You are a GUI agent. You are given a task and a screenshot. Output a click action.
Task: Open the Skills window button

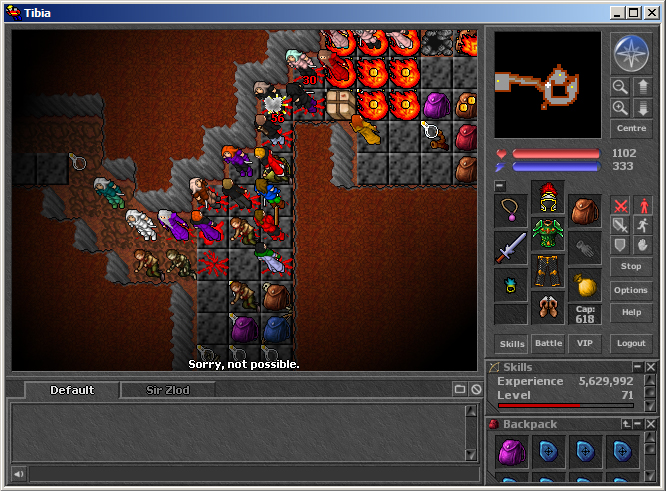coord(512,344)
